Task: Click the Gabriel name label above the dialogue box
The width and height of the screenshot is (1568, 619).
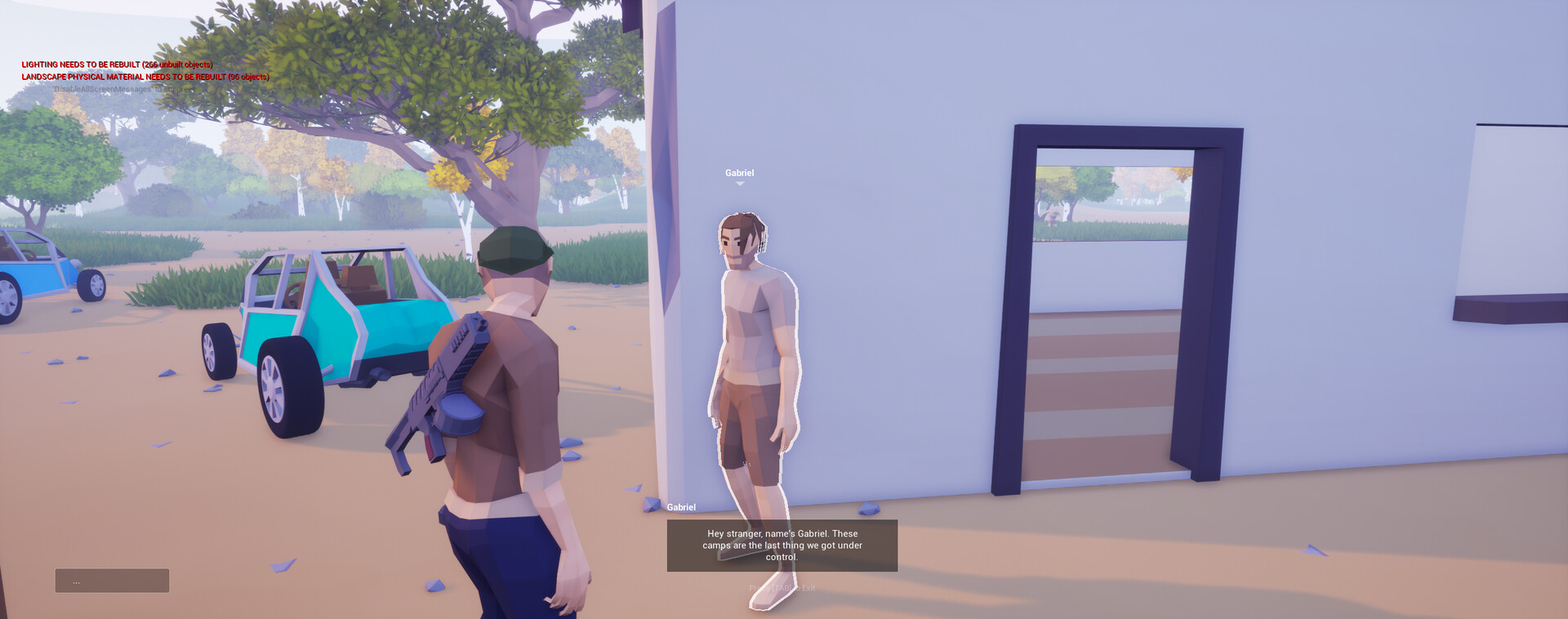Action: (x=681, y=506)
